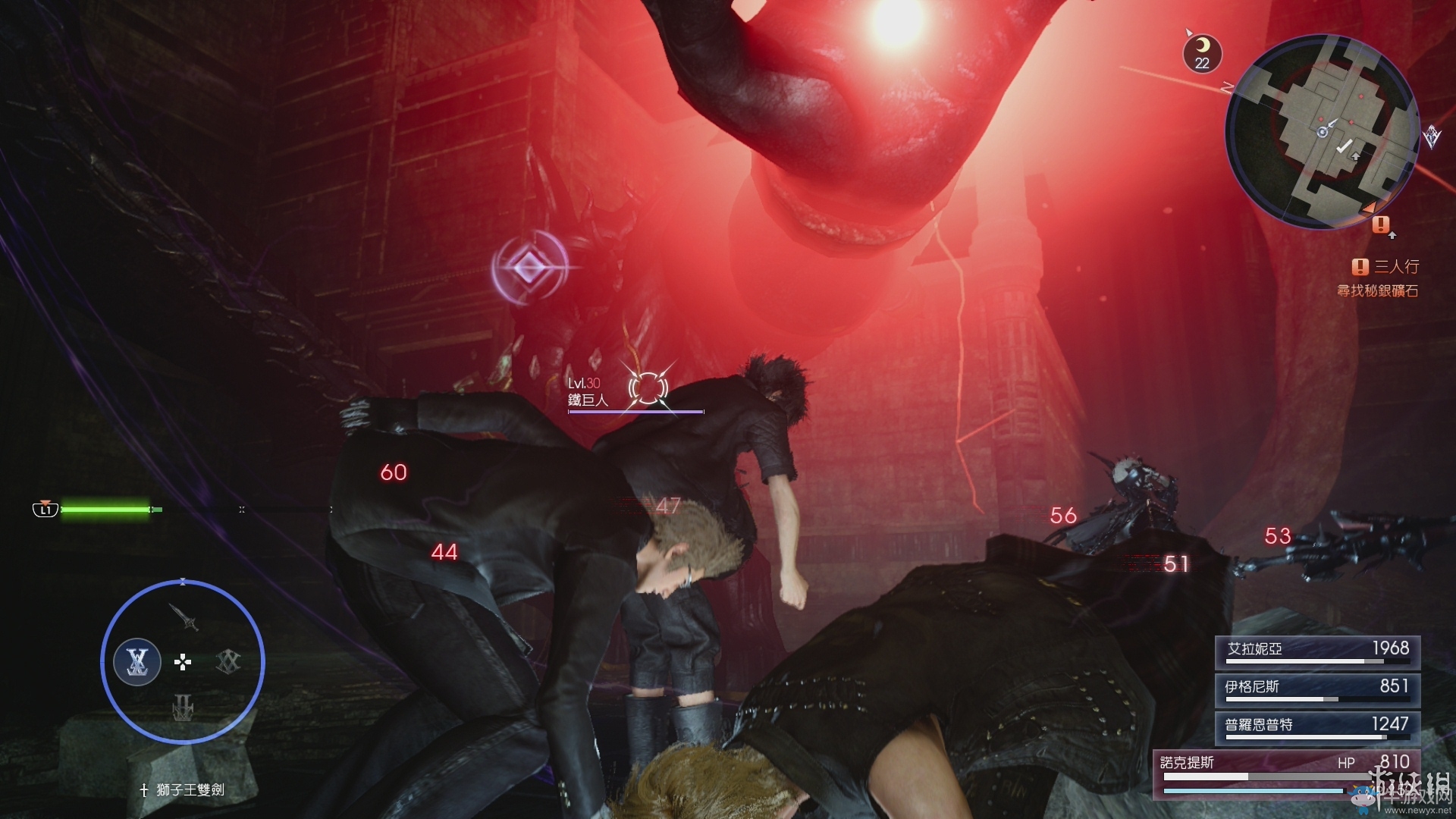Select party member 普羅恩普特
The image size is (1456, 819).
pyautogui.click(x=1317, y=726)
